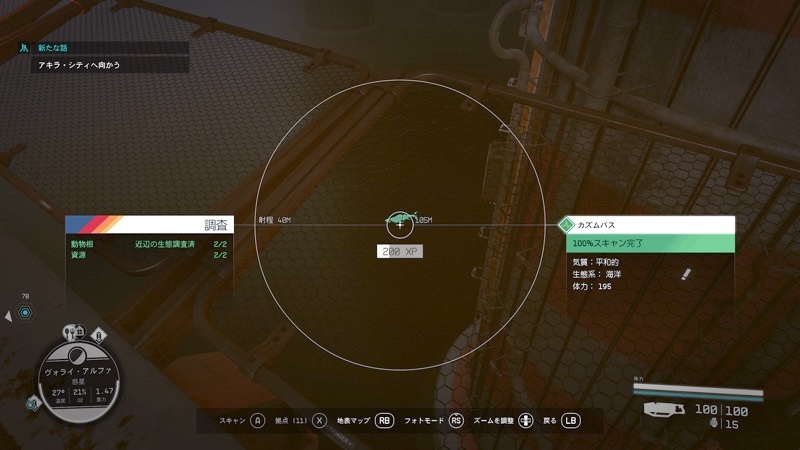Select the equipped weapon icon
This screenshot has width=800, height=450.
[664, 408]
